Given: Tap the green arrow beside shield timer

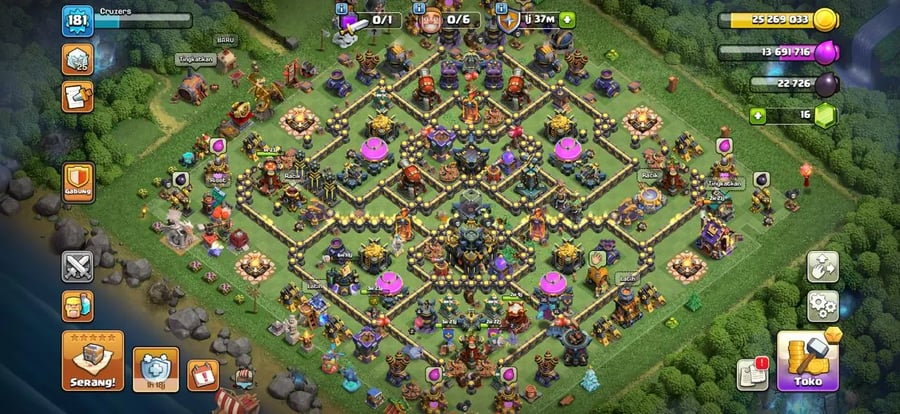Looking at the screenshot, I should pos(567,19).
